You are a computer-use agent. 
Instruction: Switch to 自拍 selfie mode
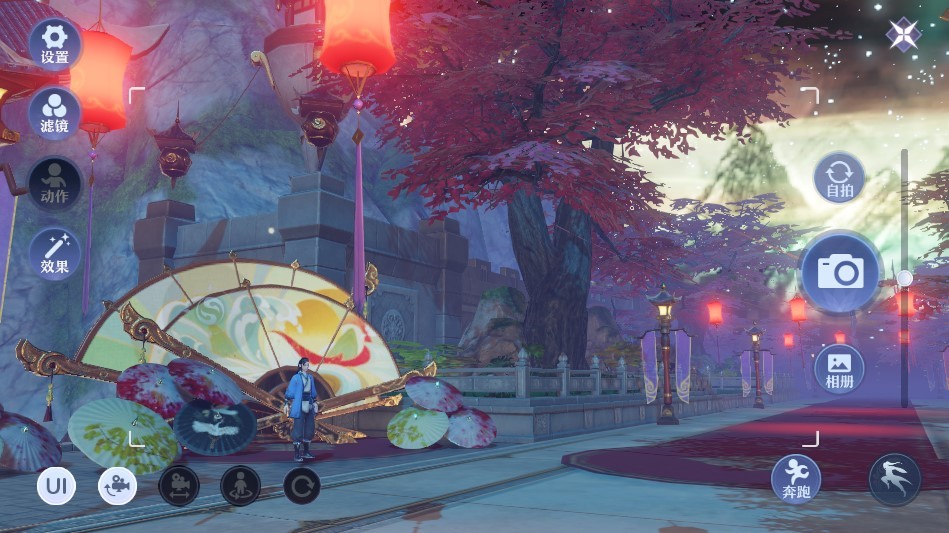[x=839, y=178]
